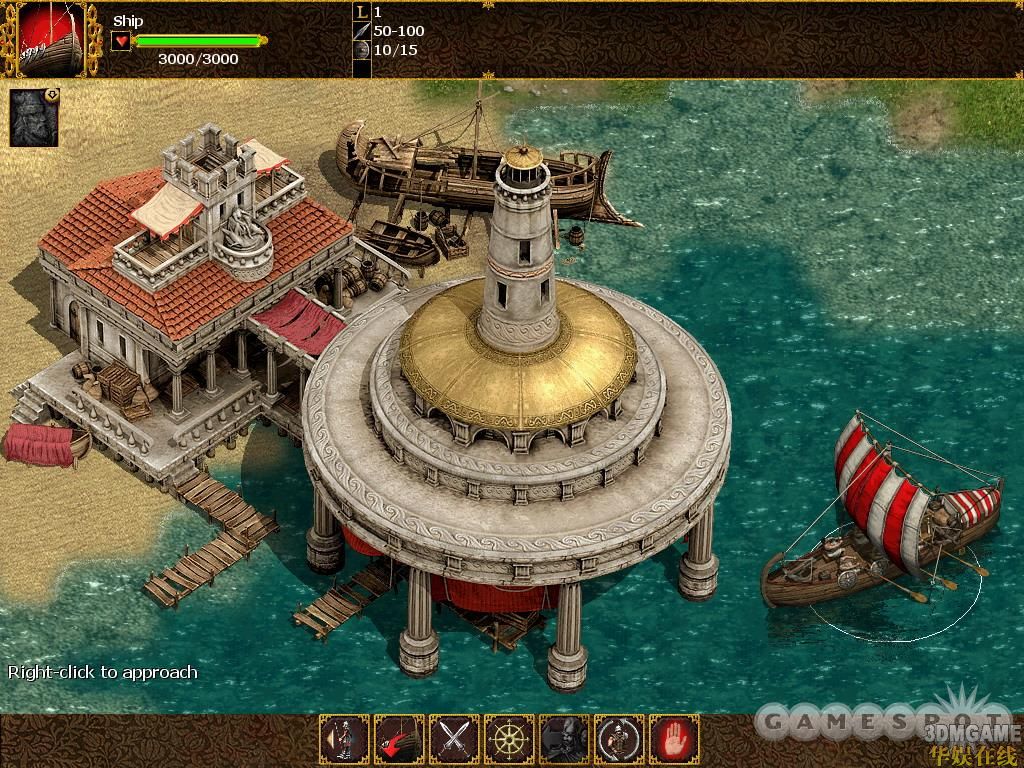
Task: Activate the soldier with arrow command
Action: tap(344, 740)
